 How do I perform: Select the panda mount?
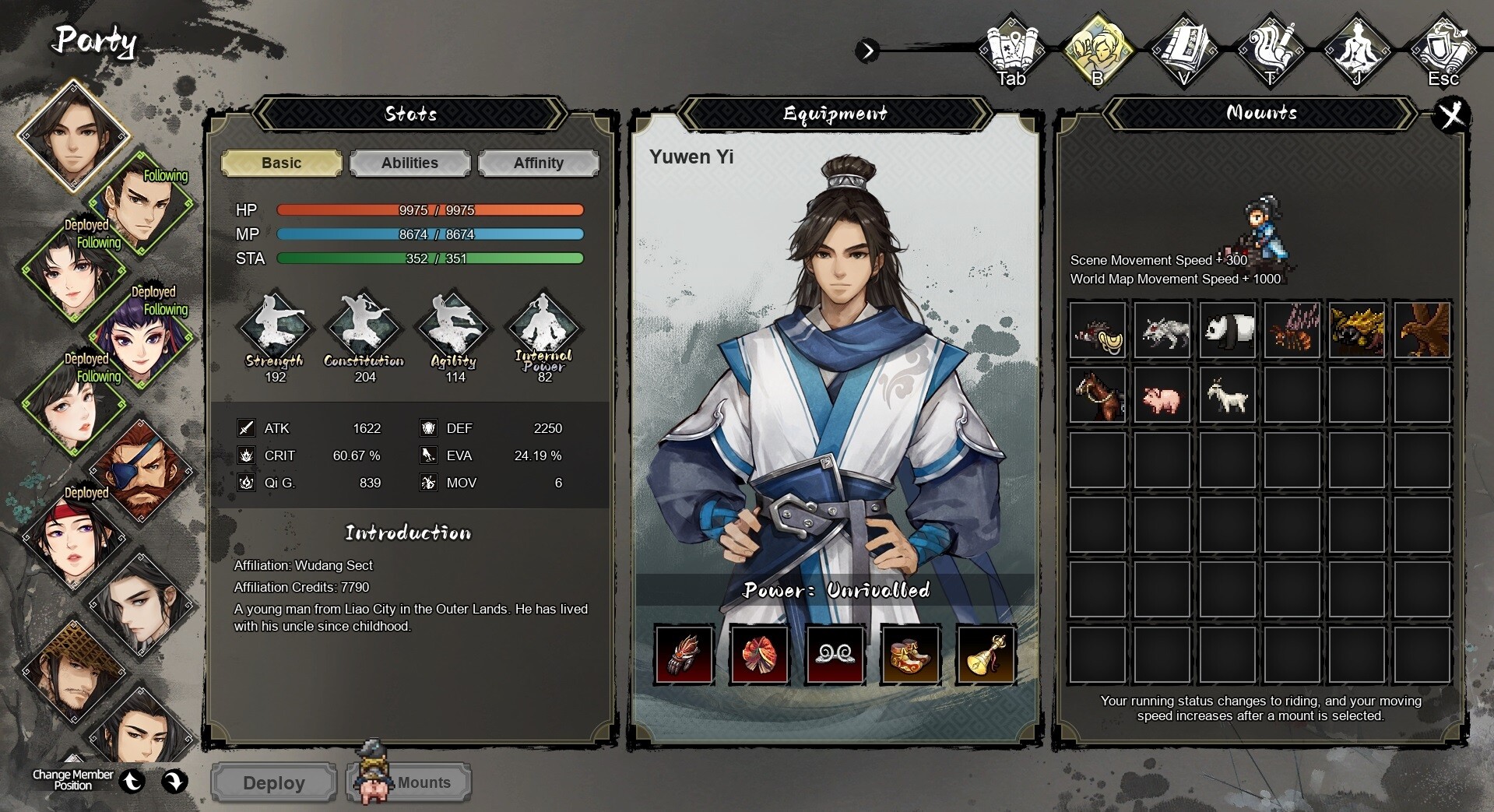click(1227, 329)
